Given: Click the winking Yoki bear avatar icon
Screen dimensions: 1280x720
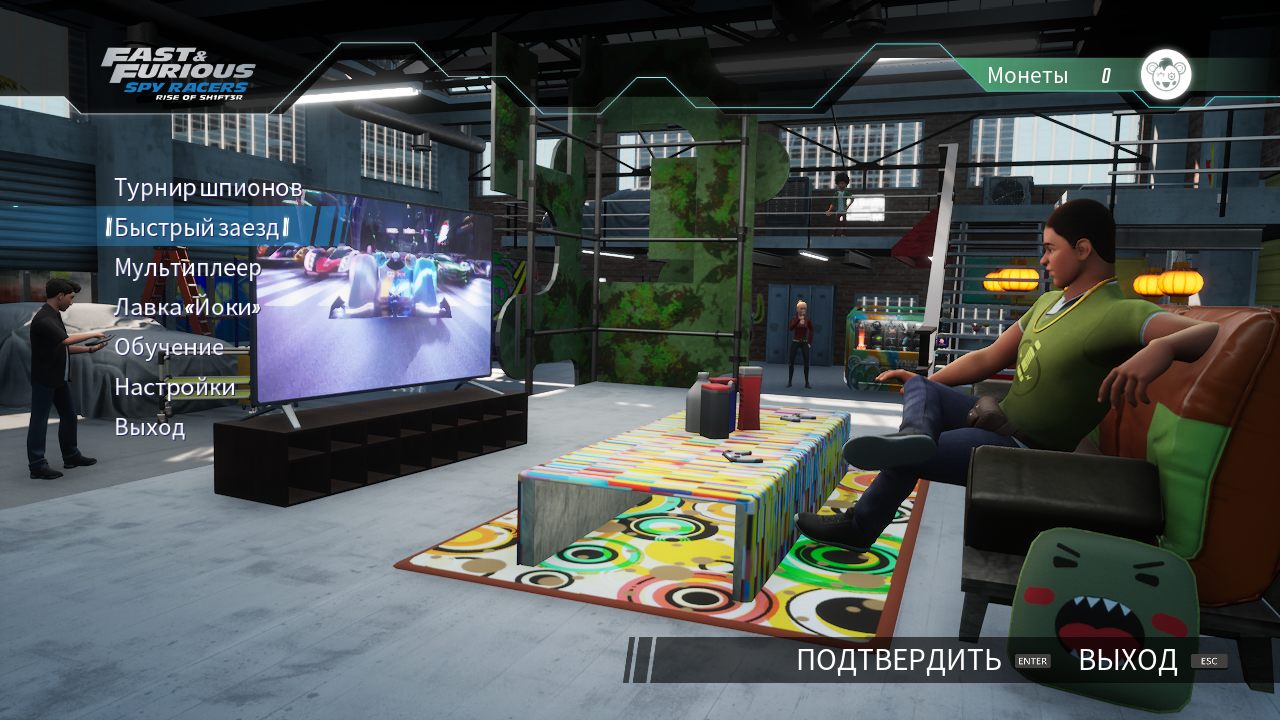Looking at the screenshot, I should pos(1166,73).
